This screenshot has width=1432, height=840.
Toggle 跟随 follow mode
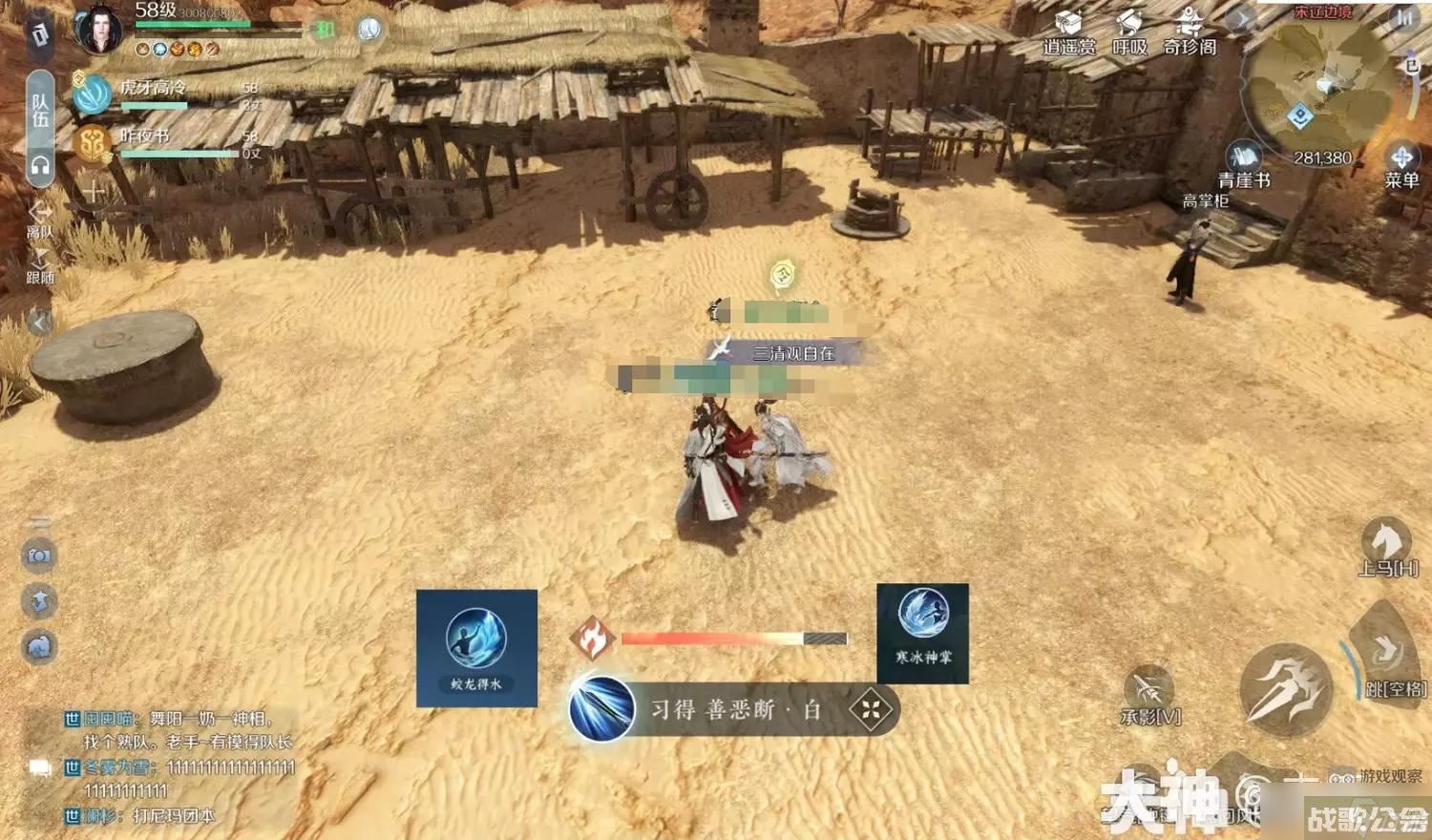40,265
